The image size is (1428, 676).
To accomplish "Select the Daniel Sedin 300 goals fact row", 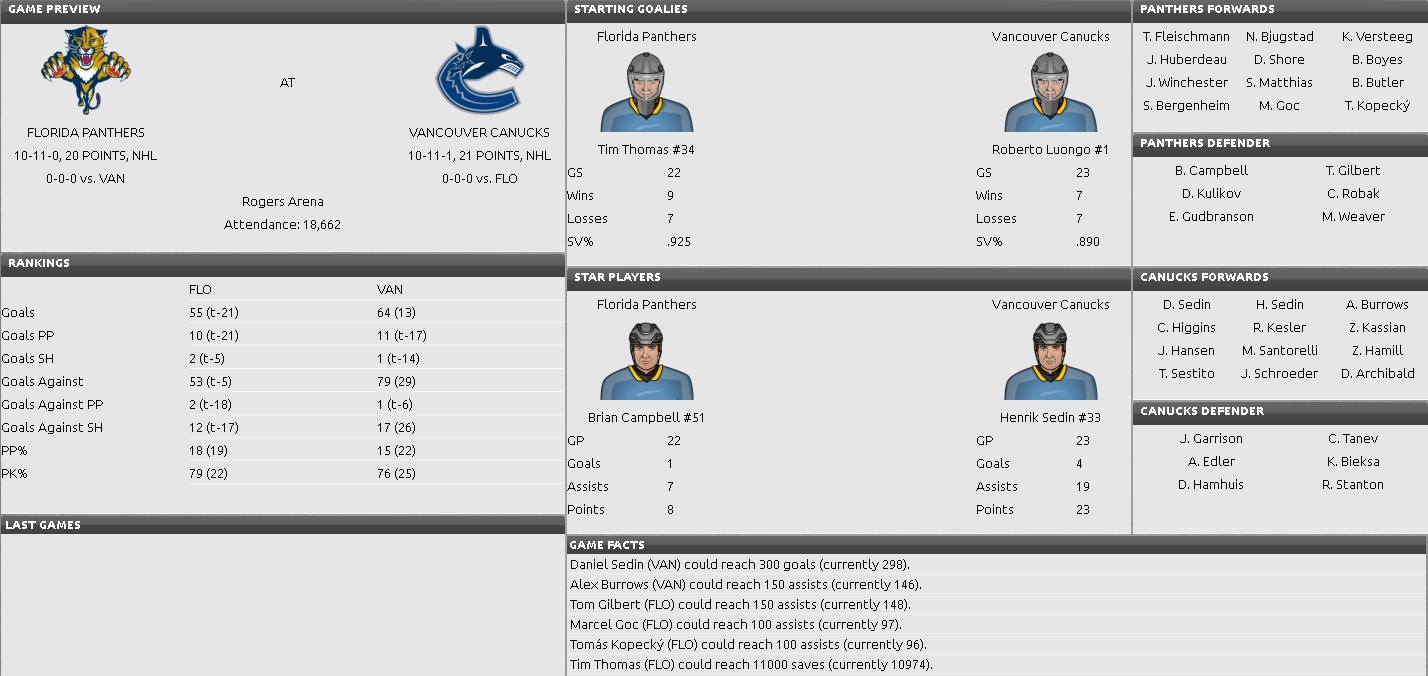I will (x=739, y=564).
